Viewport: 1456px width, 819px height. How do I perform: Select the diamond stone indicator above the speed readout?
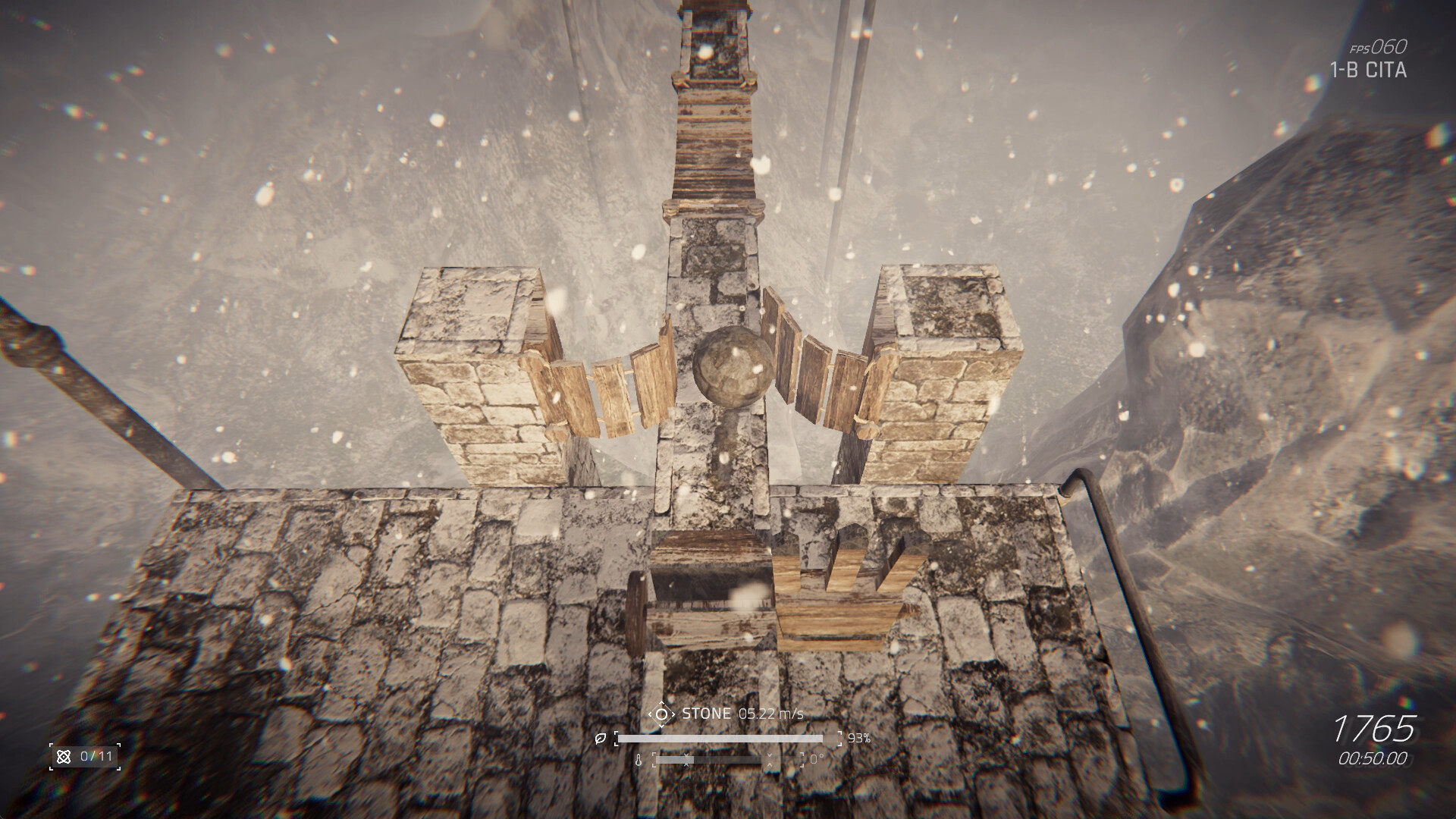[661, 714]
